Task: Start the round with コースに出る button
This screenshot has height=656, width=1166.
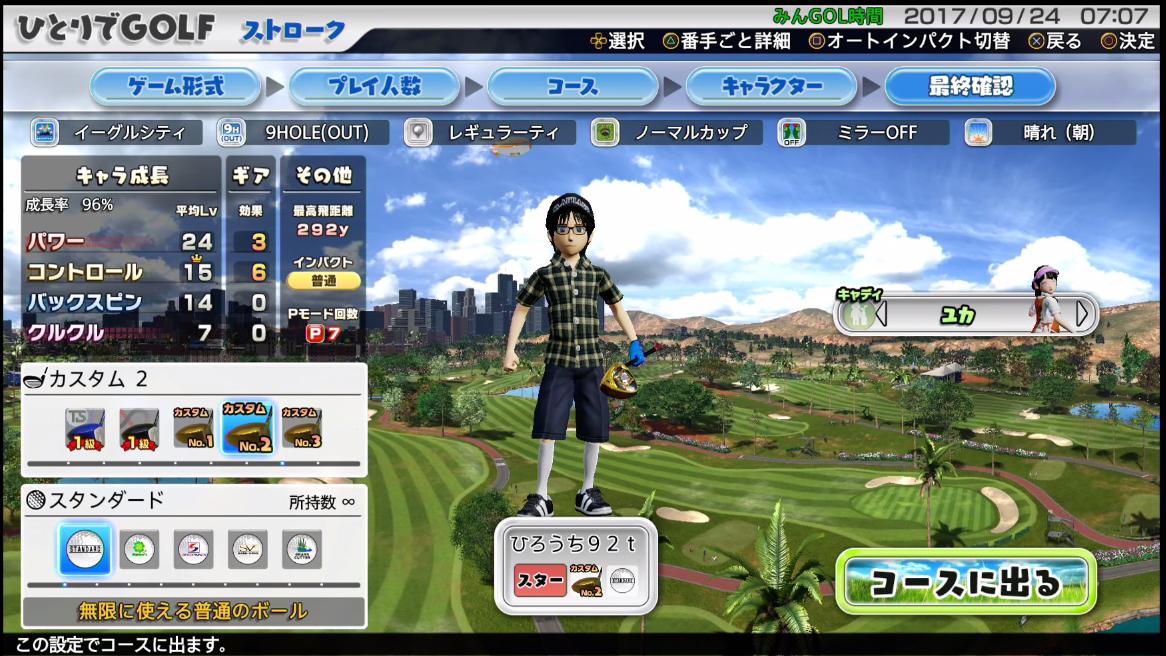Action: [965, 582]
